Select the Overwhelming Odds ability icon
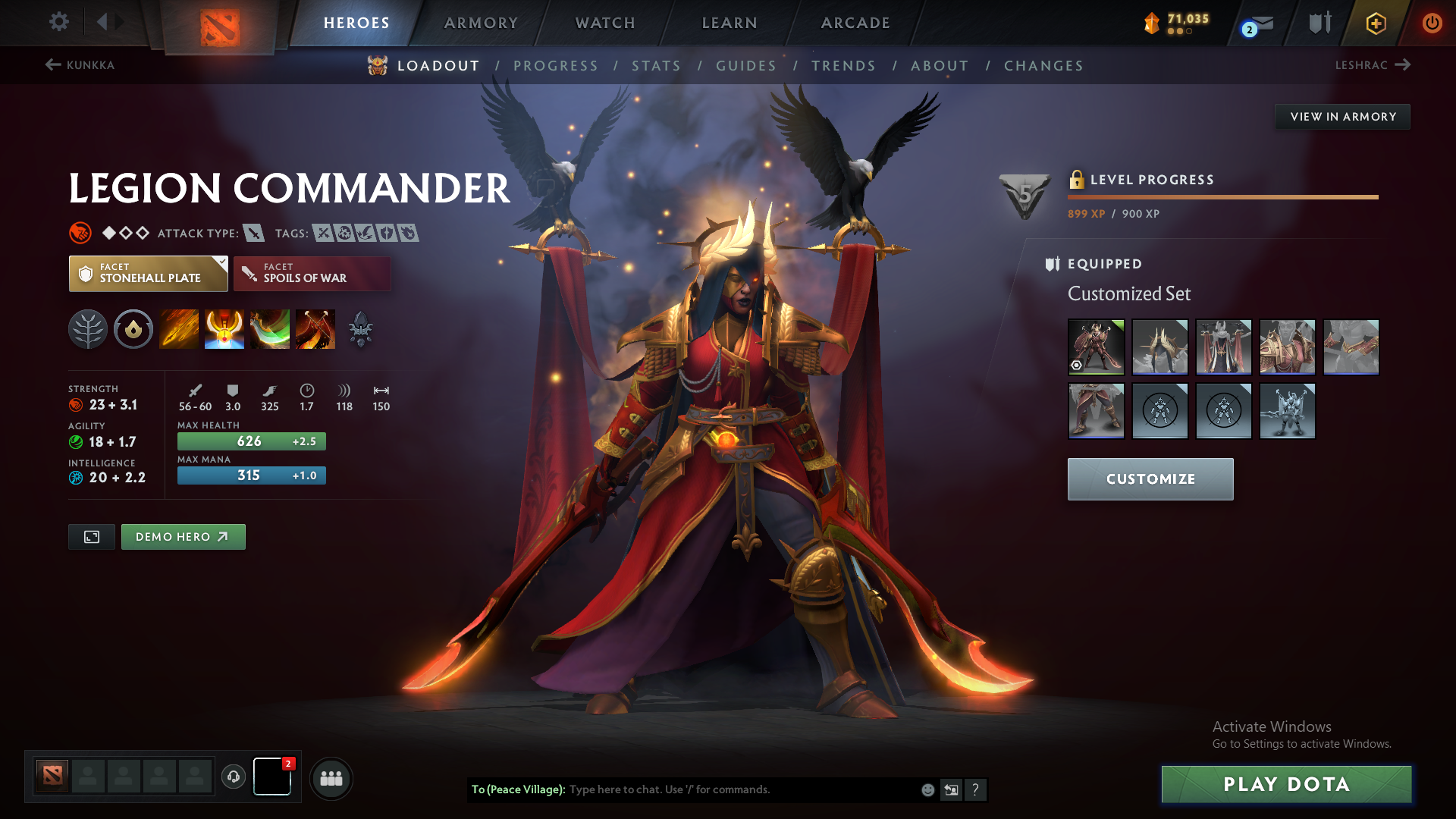 (x=178, y=329)
